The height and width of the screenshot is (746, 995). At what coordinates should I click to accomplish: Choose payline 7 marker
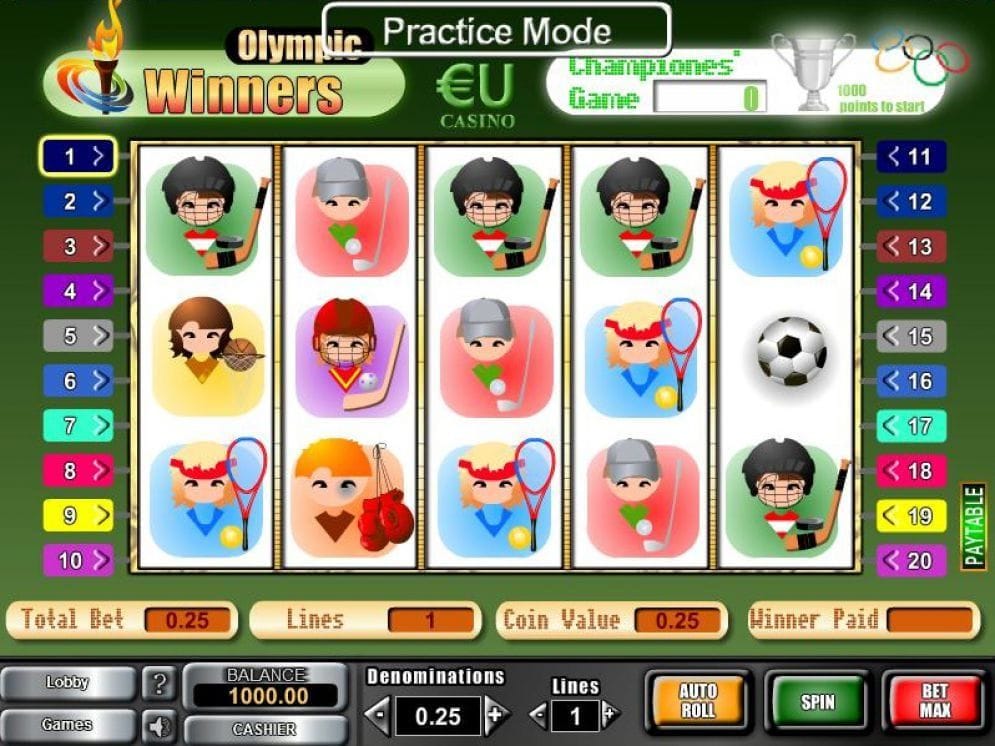(78, 425)
